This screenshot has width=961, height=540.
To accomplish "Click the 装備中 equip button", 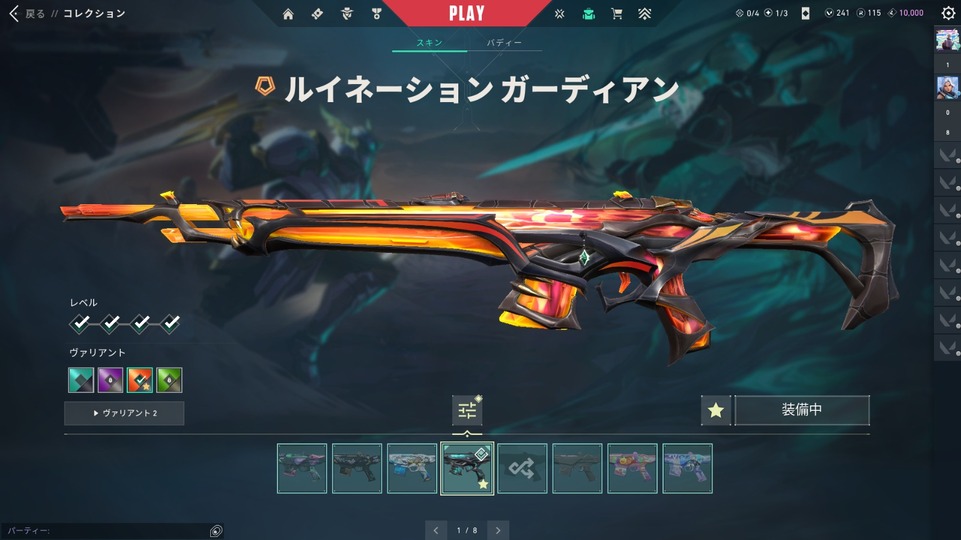I will point(801,410).
